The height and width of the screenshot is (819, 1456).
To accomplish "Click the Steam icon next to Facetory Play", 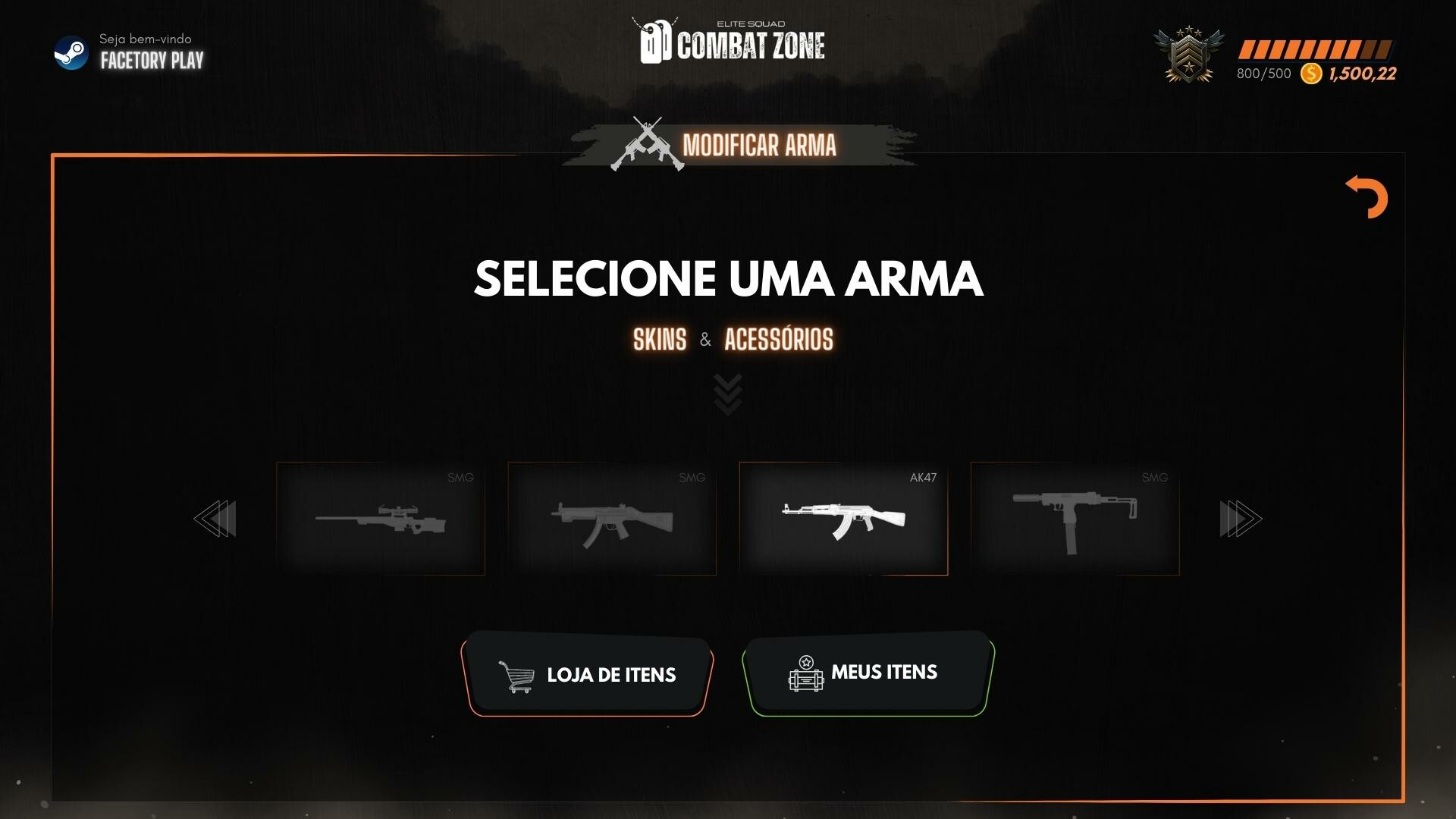I will (x=72, y=53).
